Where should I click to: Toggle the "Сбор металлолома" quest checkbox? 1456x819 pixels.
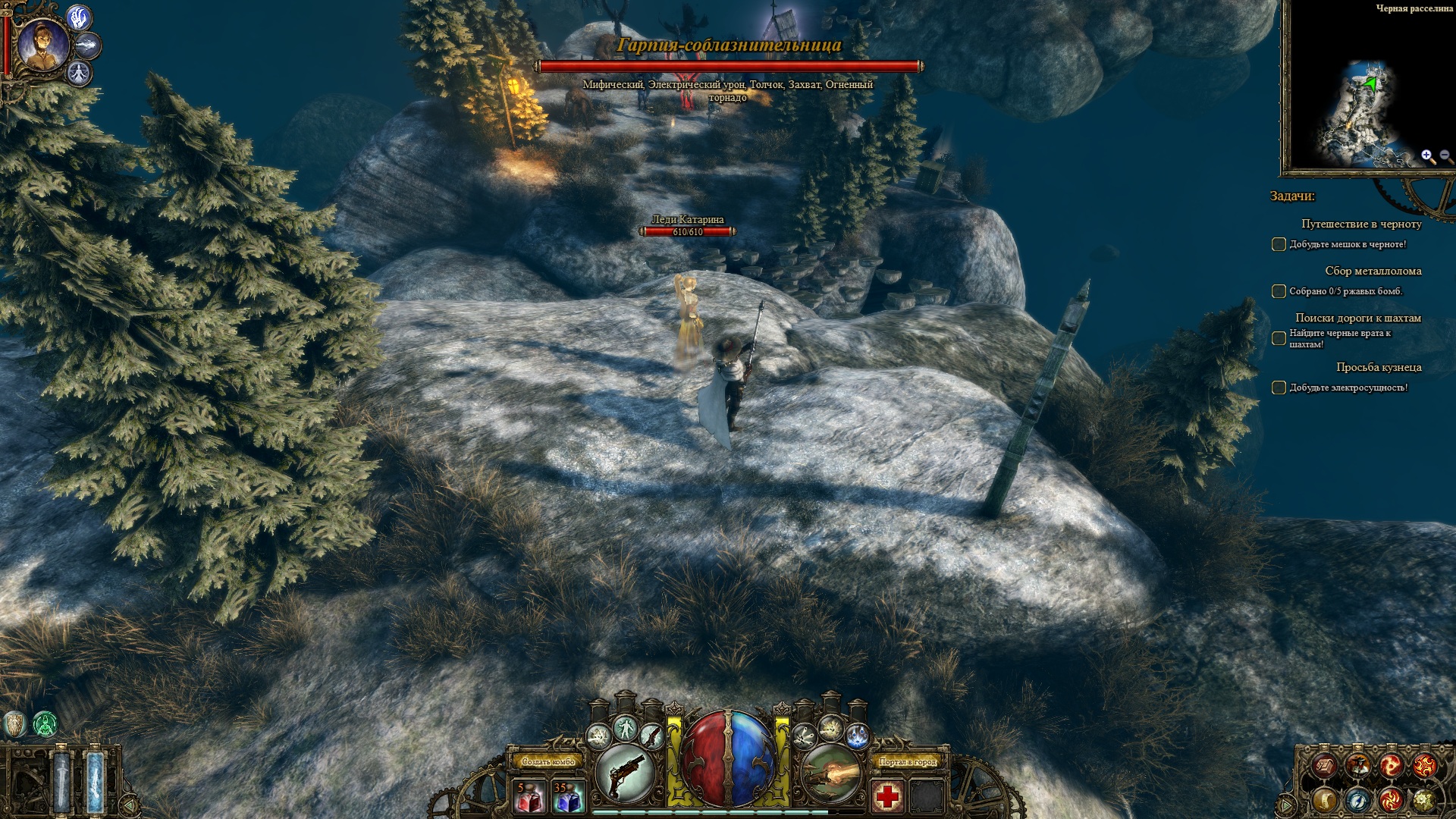[1279, 291]
